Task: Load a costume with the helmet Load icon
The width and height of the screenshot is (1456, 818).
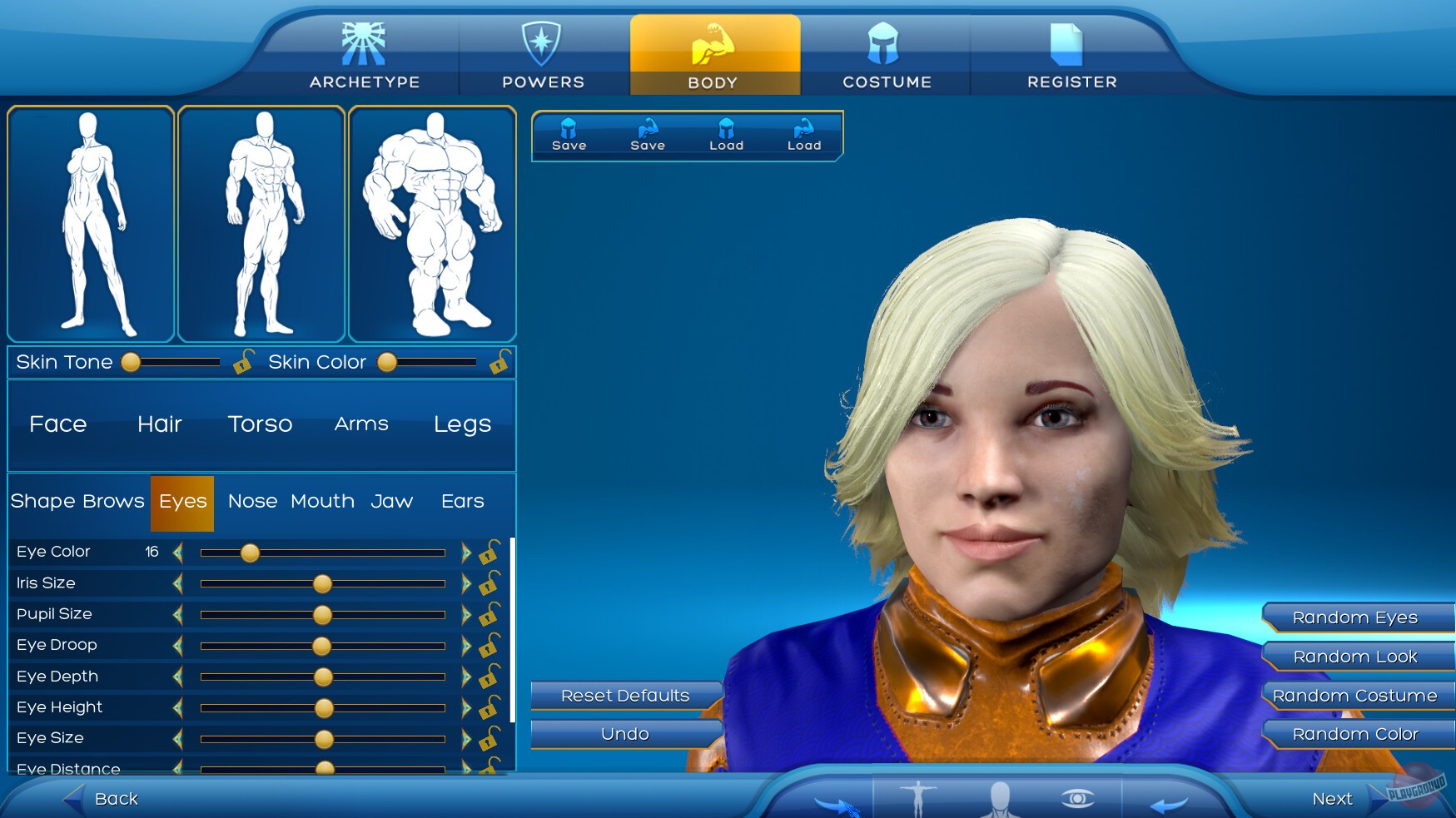Action: [x=726, y=133]
